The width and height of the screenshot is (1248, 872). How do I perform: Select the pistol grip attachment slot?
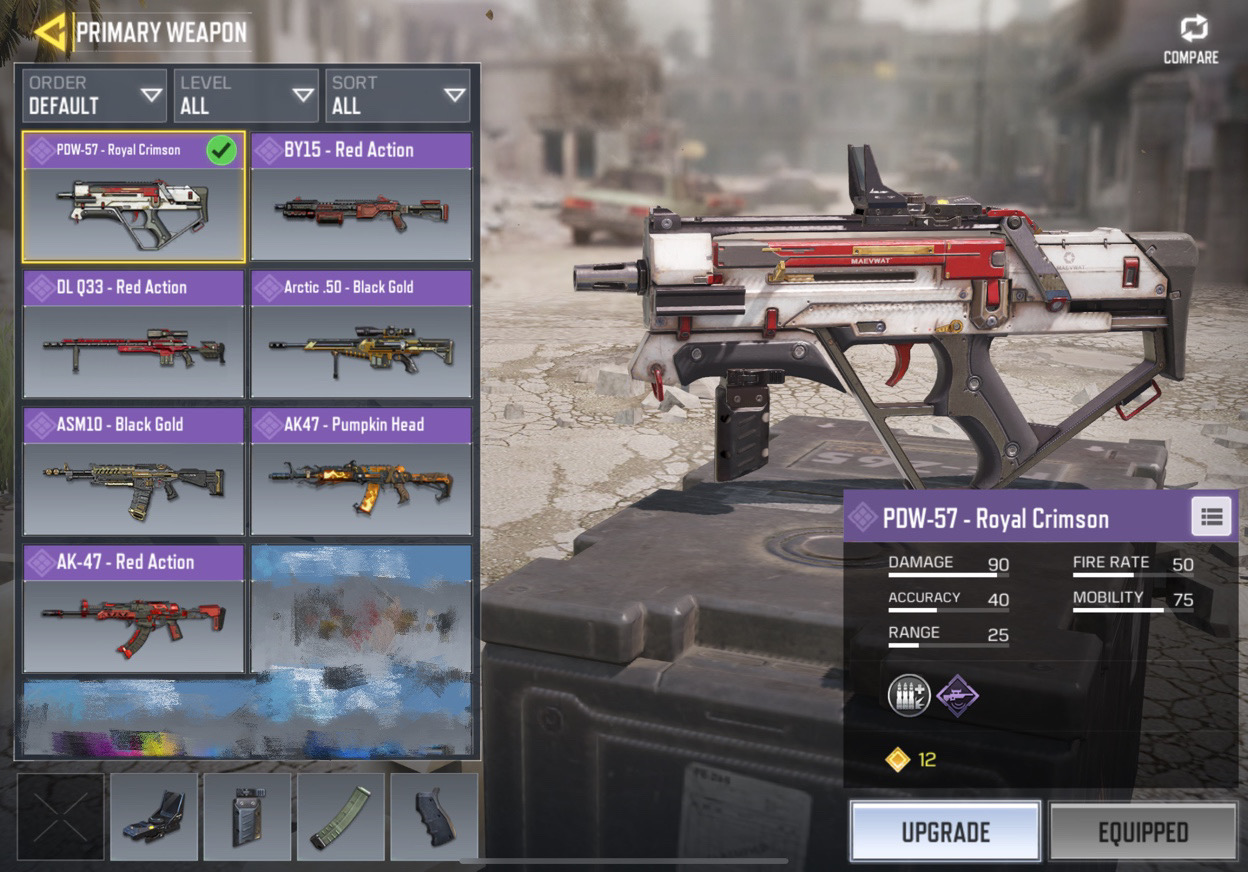coord(433,817)
